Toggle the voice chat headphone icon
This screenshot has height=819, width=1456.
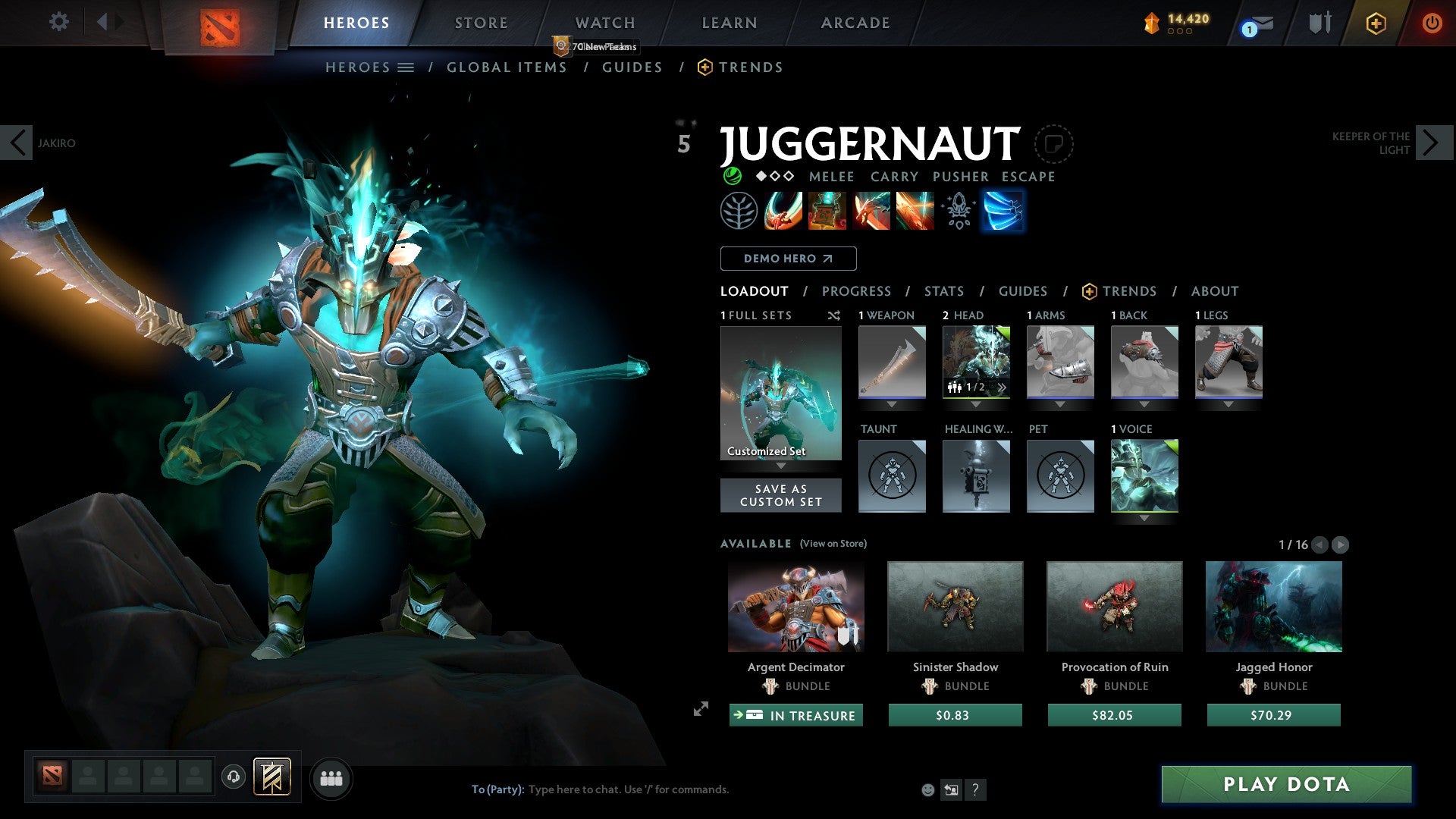point(234,778)
